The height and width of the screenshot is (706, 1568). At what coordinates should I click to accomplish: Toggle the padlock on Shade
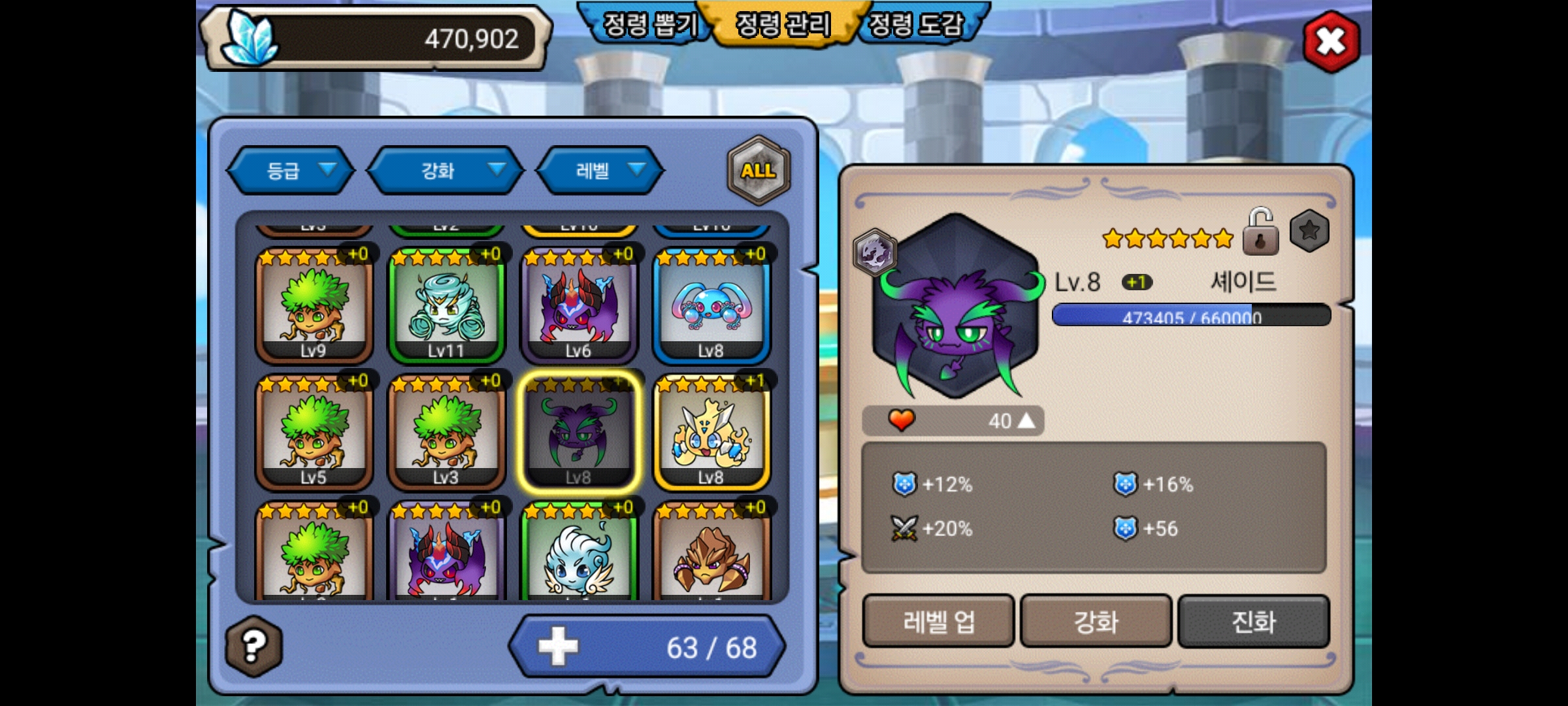pos(1260,232)
